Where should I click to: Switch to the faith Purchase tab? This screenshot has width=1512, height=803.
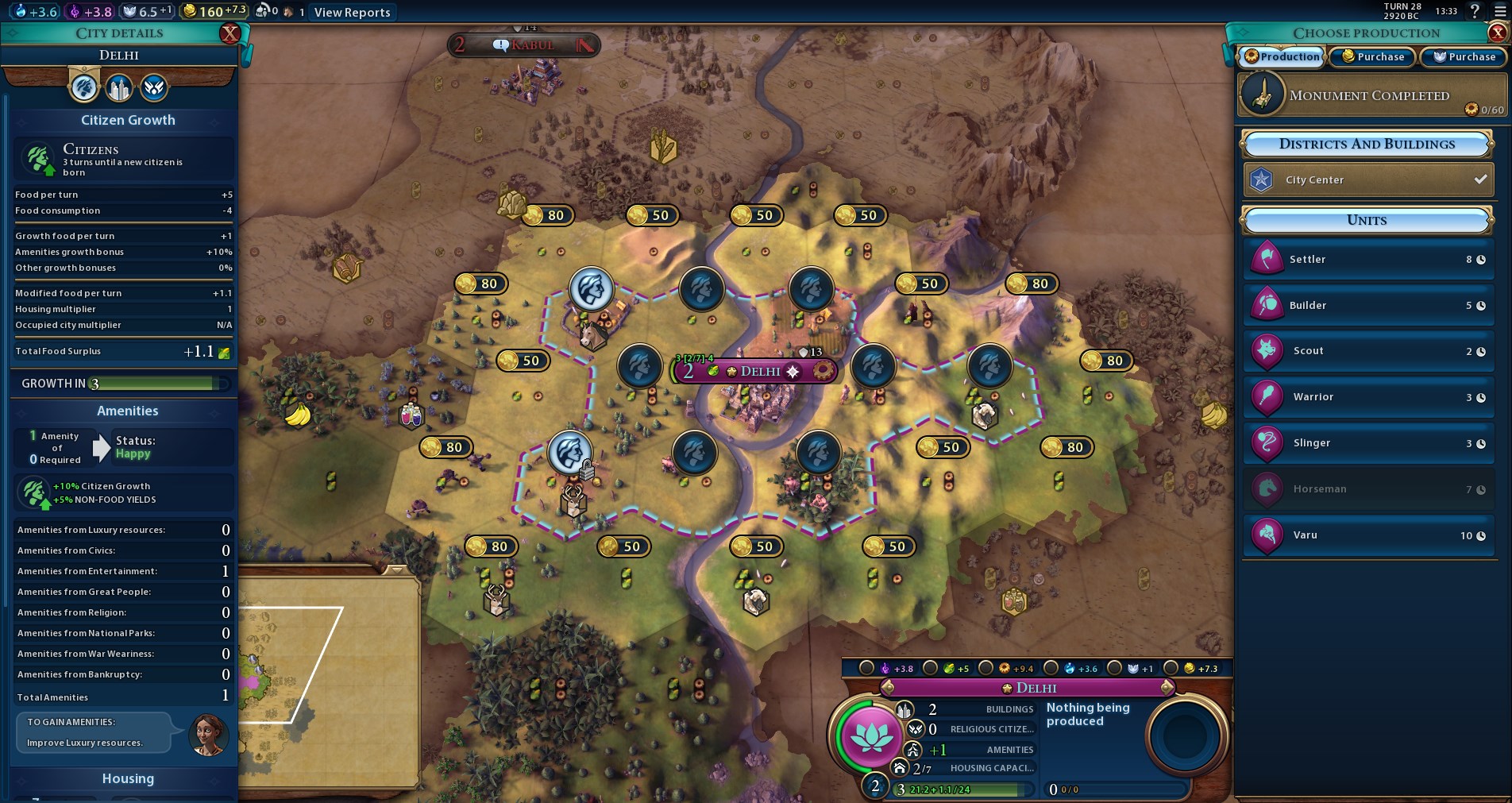[x=1464, y=56]
